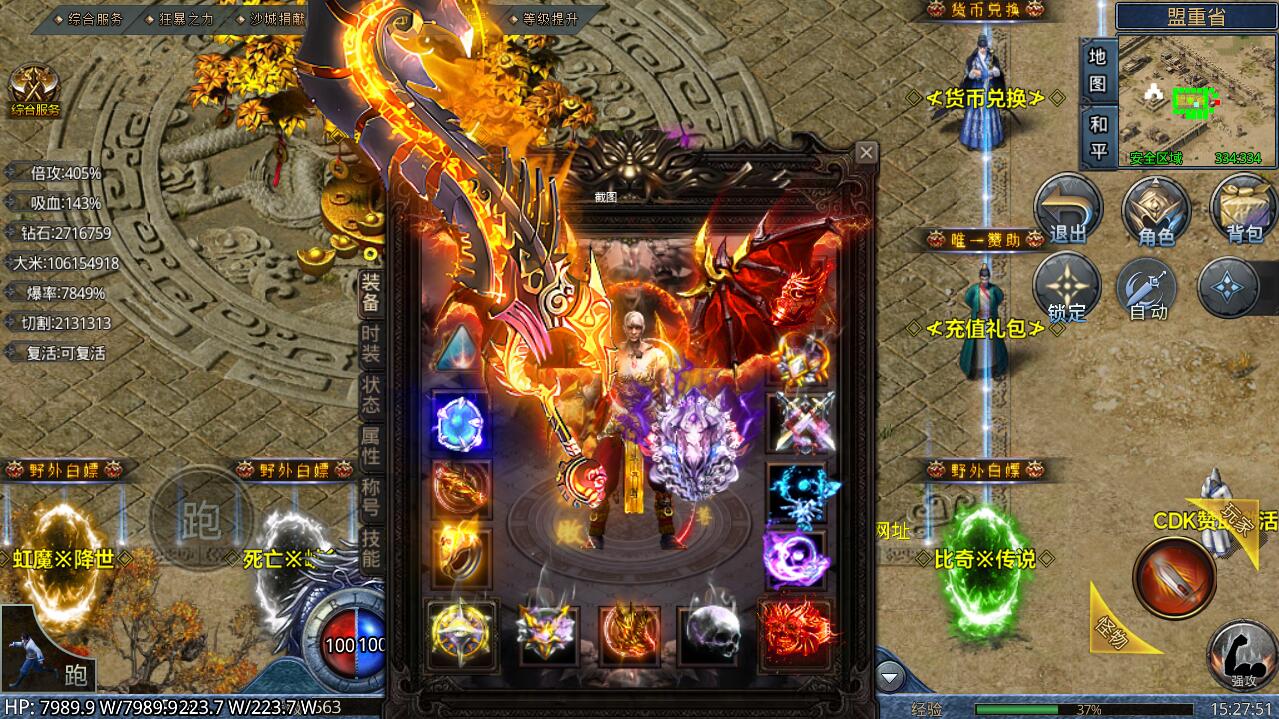Select the crossed swords equipment slot
1279x719 pixels.
click(800, 424)
